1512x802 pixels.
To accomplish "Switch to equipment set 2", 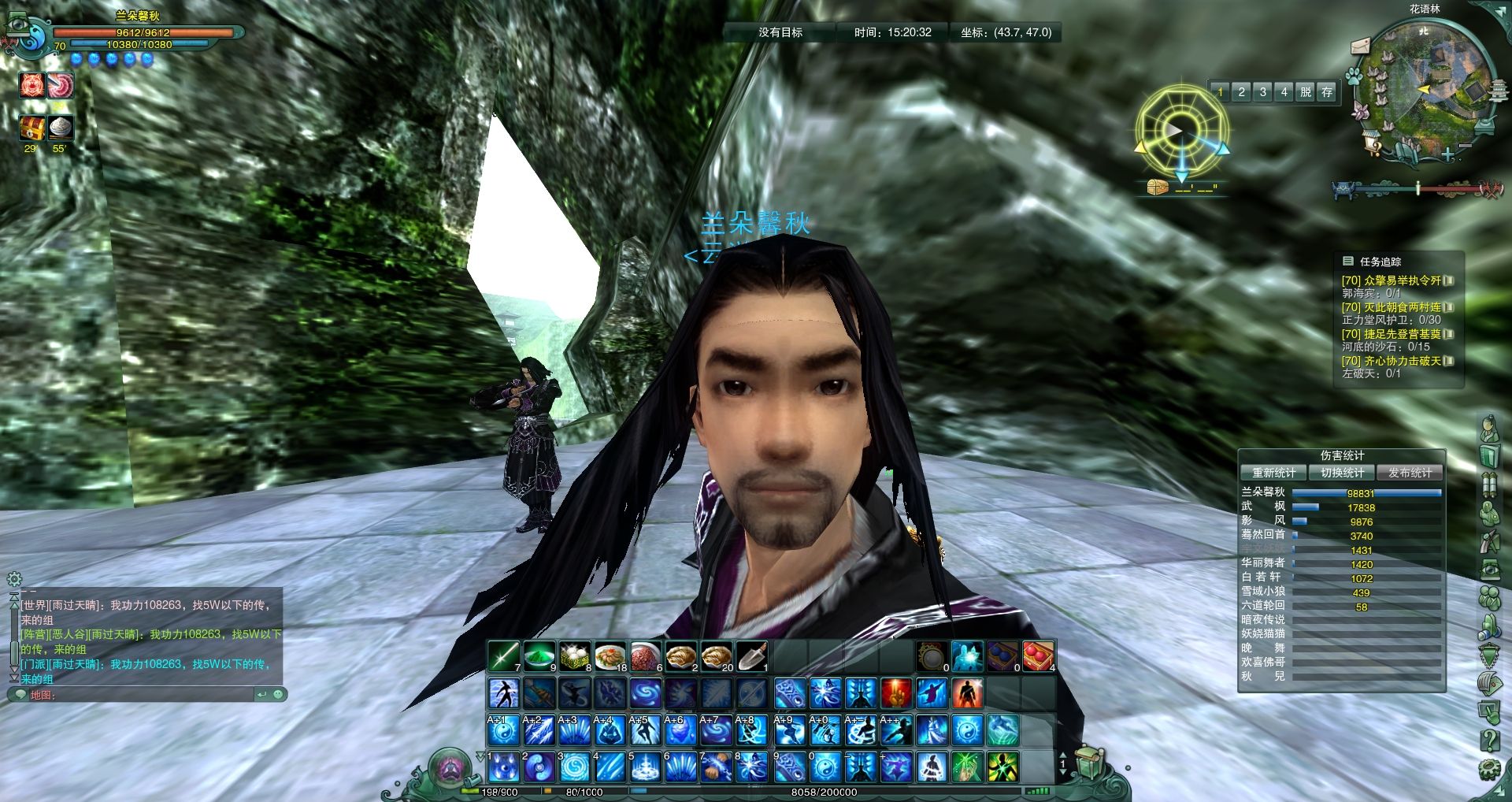I will (1242, 92).
